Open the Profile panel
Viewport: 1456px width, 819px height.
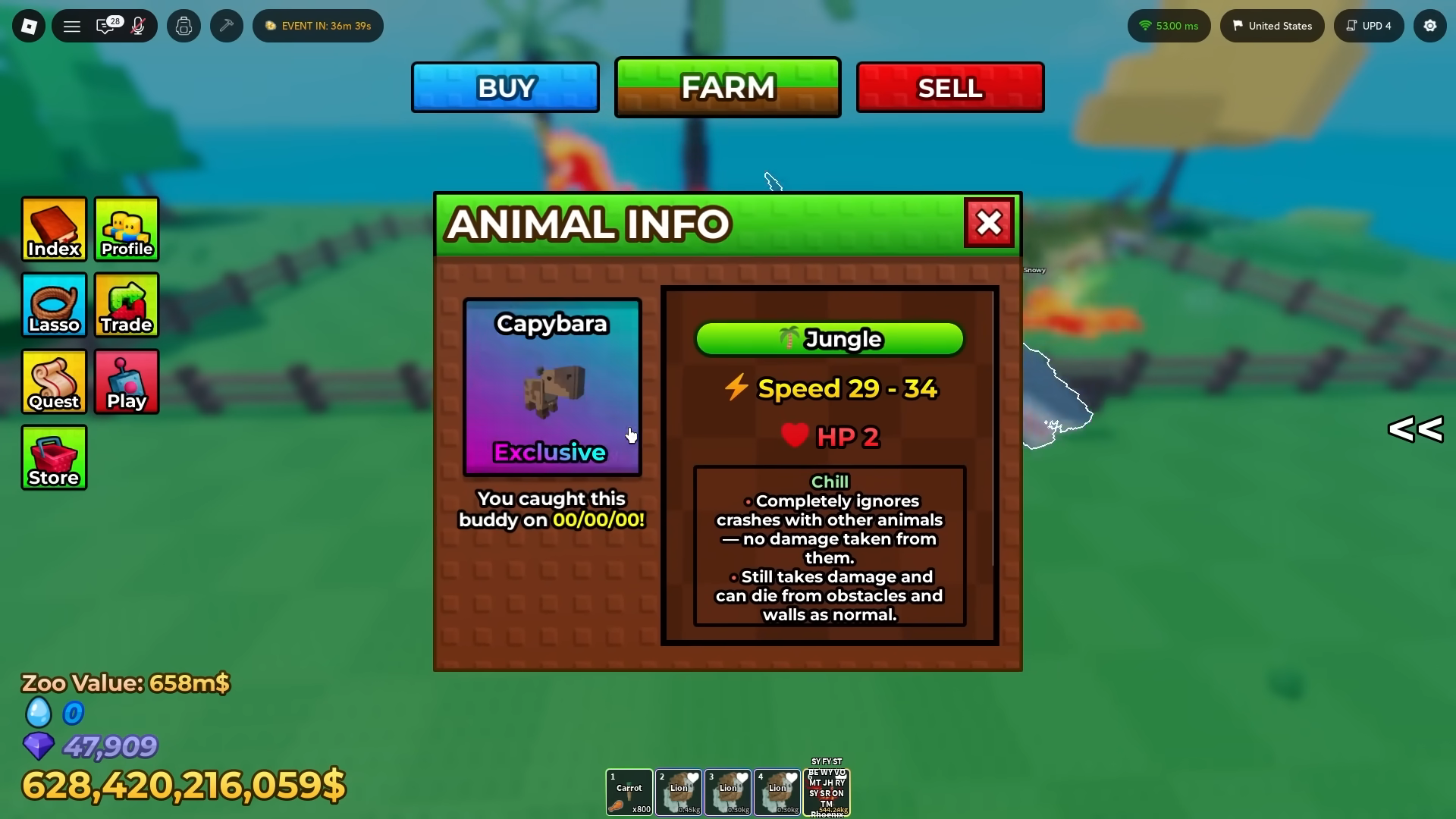click(x=126, y=229)
